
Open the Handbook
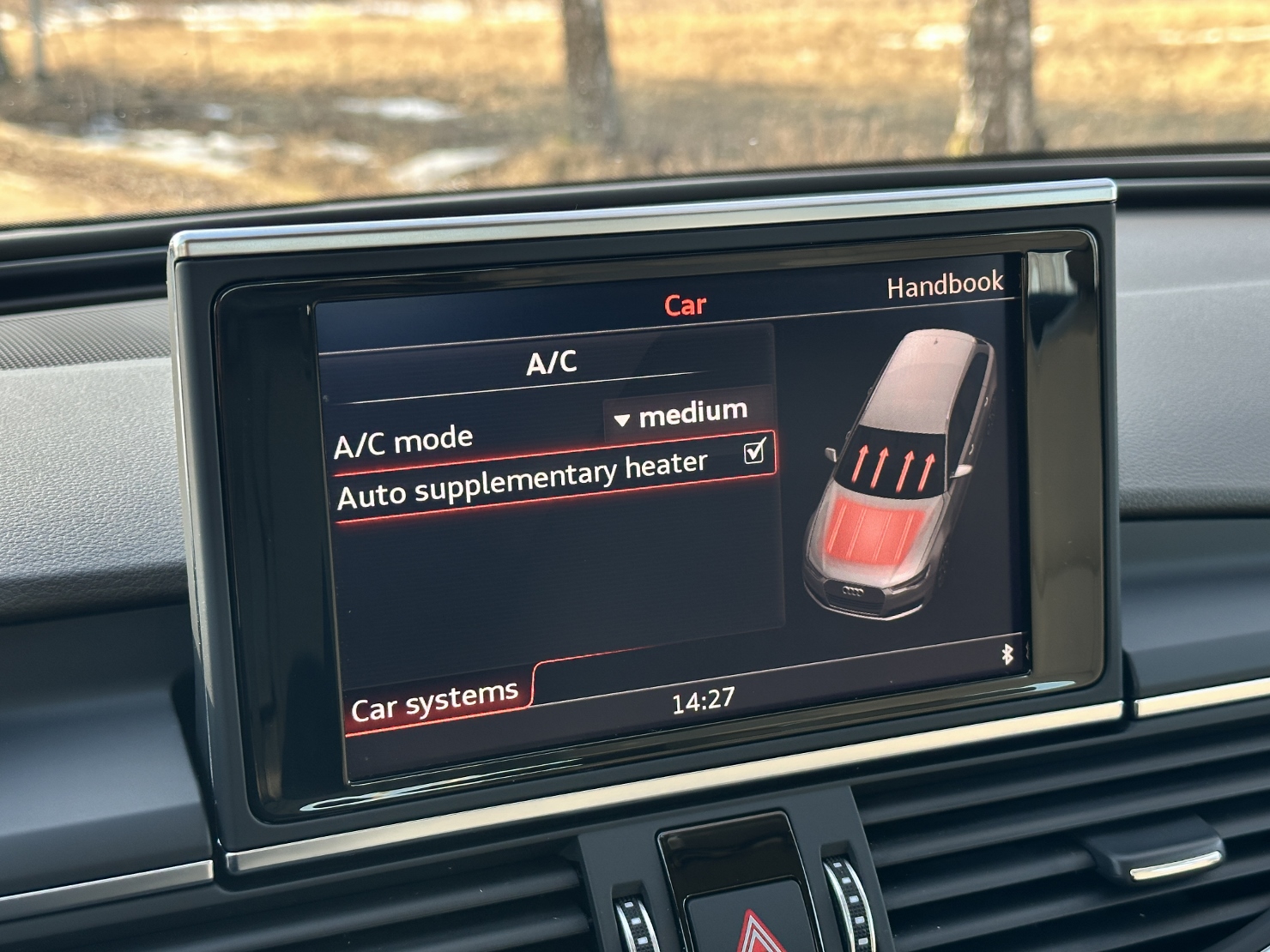(x=944, y=285)
